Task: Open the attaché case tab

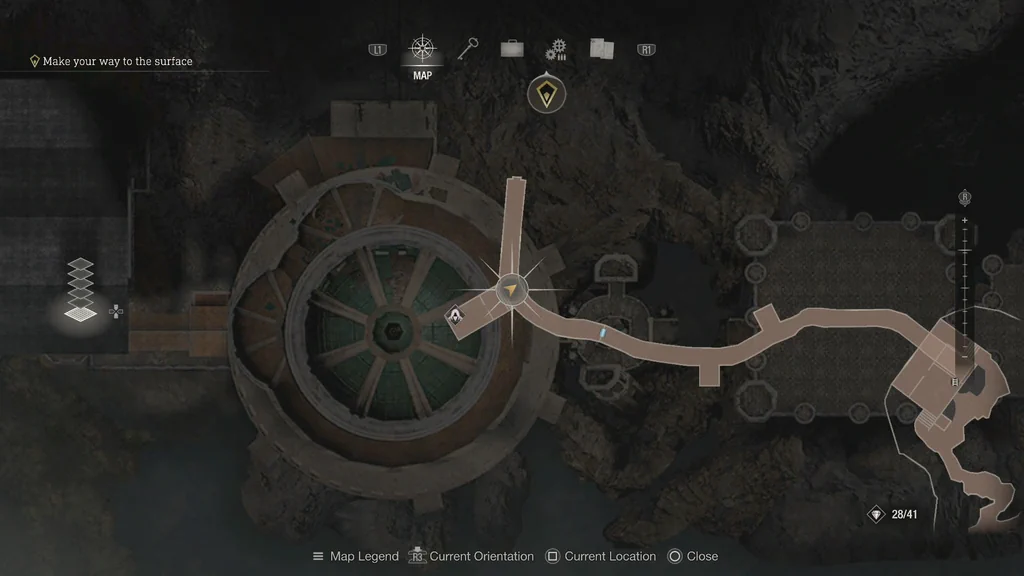Action: click(x=512, y=49)
